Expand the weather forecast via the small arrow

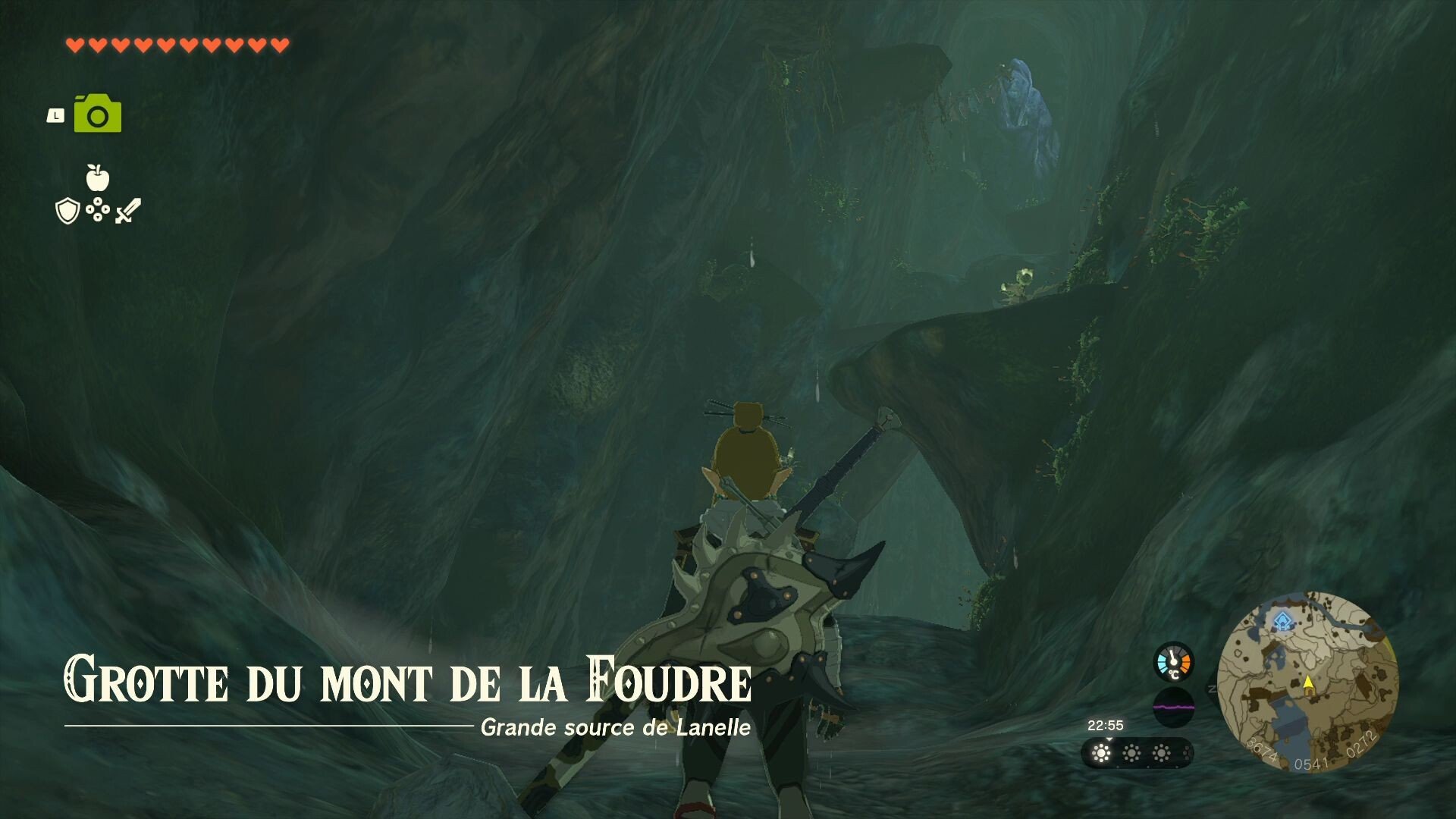pos(1110,739)
